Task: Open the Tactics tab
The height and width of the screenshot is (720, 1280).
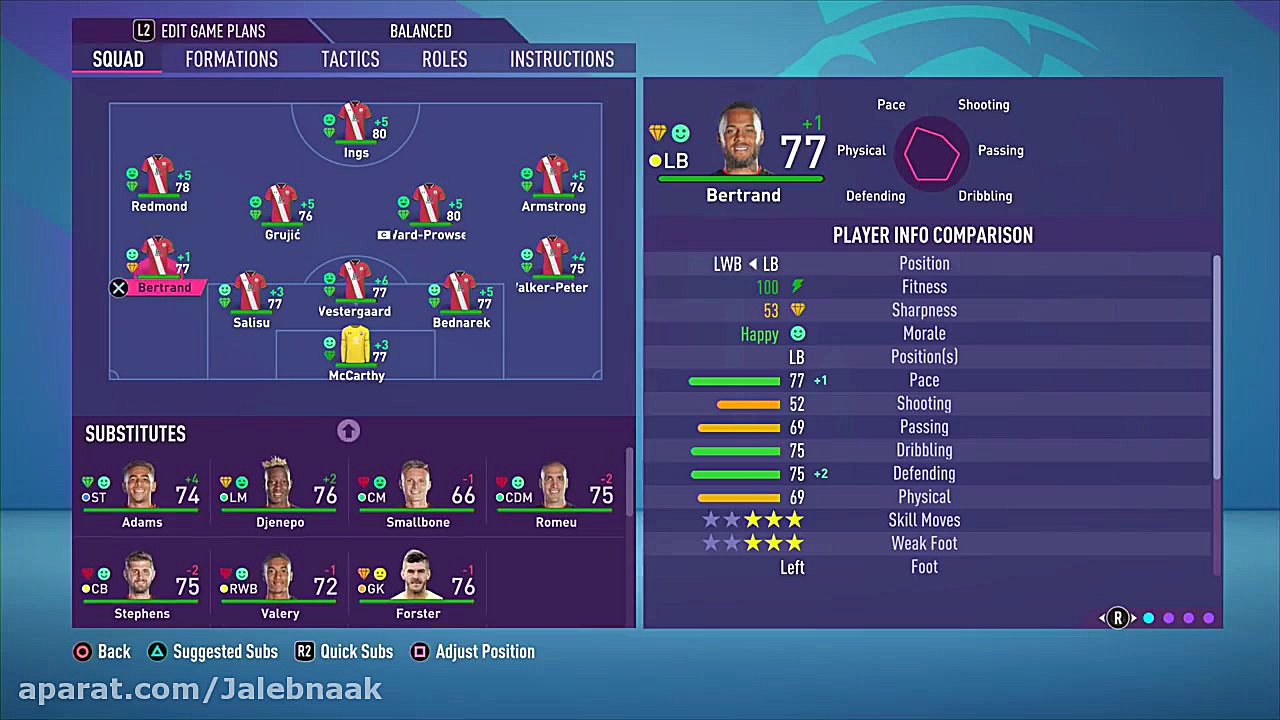Action: pos(350,59)
